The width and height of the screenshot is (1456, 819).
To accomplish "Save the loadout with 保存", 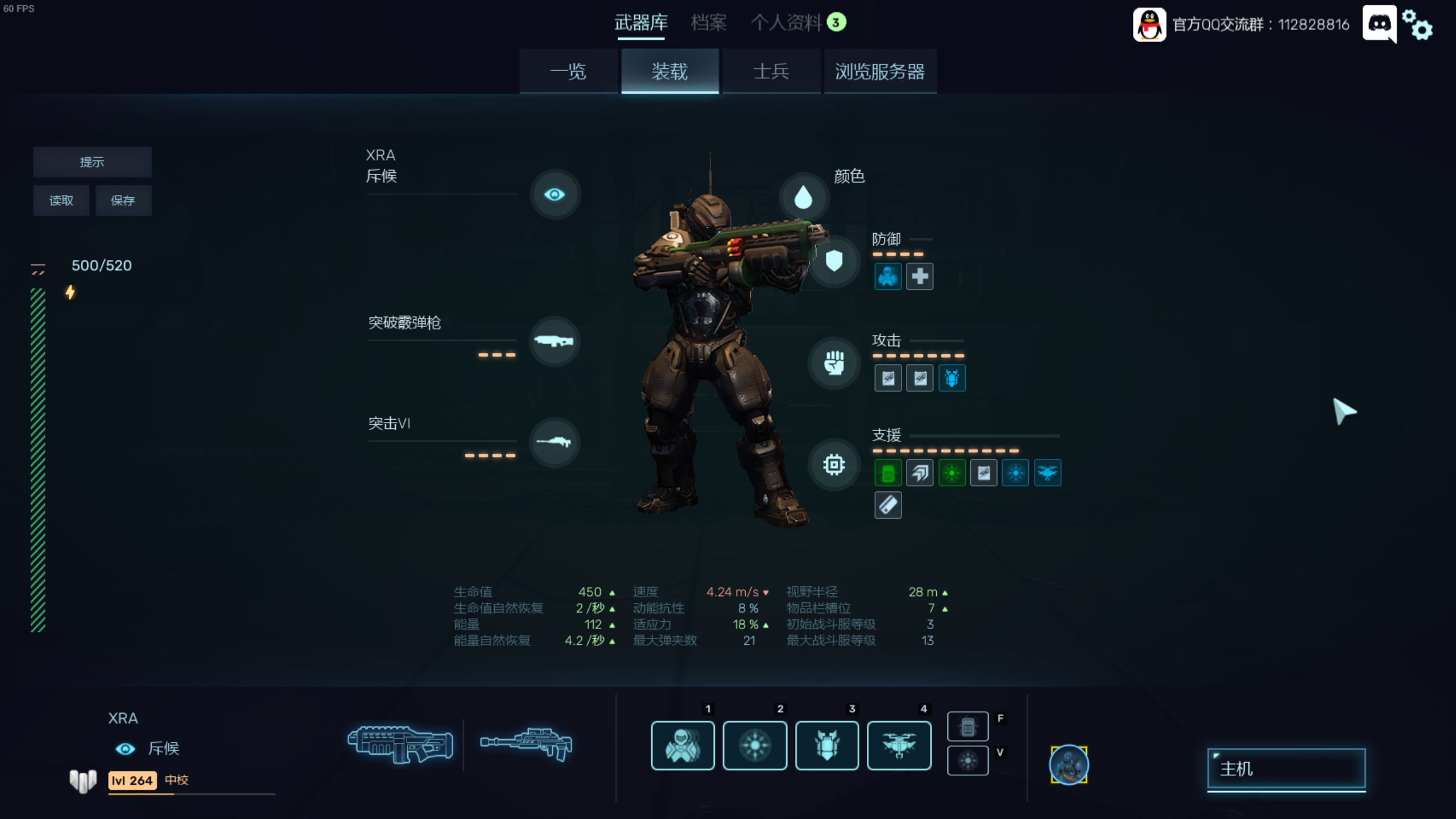I will pyautogui.click(x=123, y=200).
